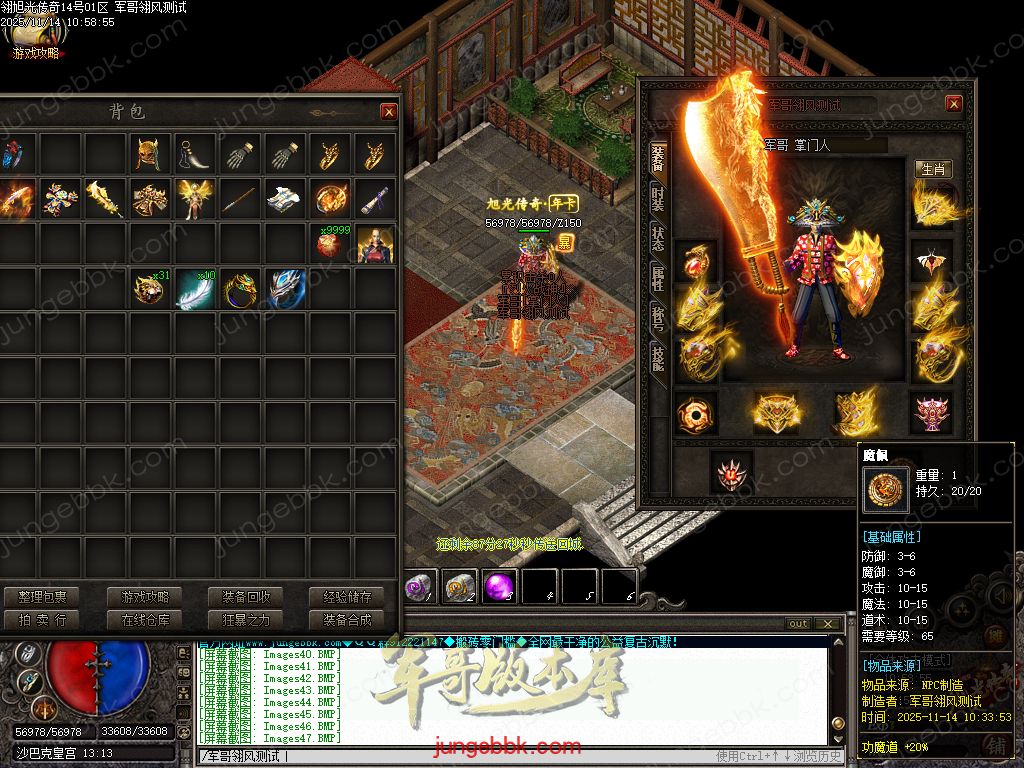1024x768 pixels.
Task: Open the 装备合成 equipment crafting
Action: [346, 620]
